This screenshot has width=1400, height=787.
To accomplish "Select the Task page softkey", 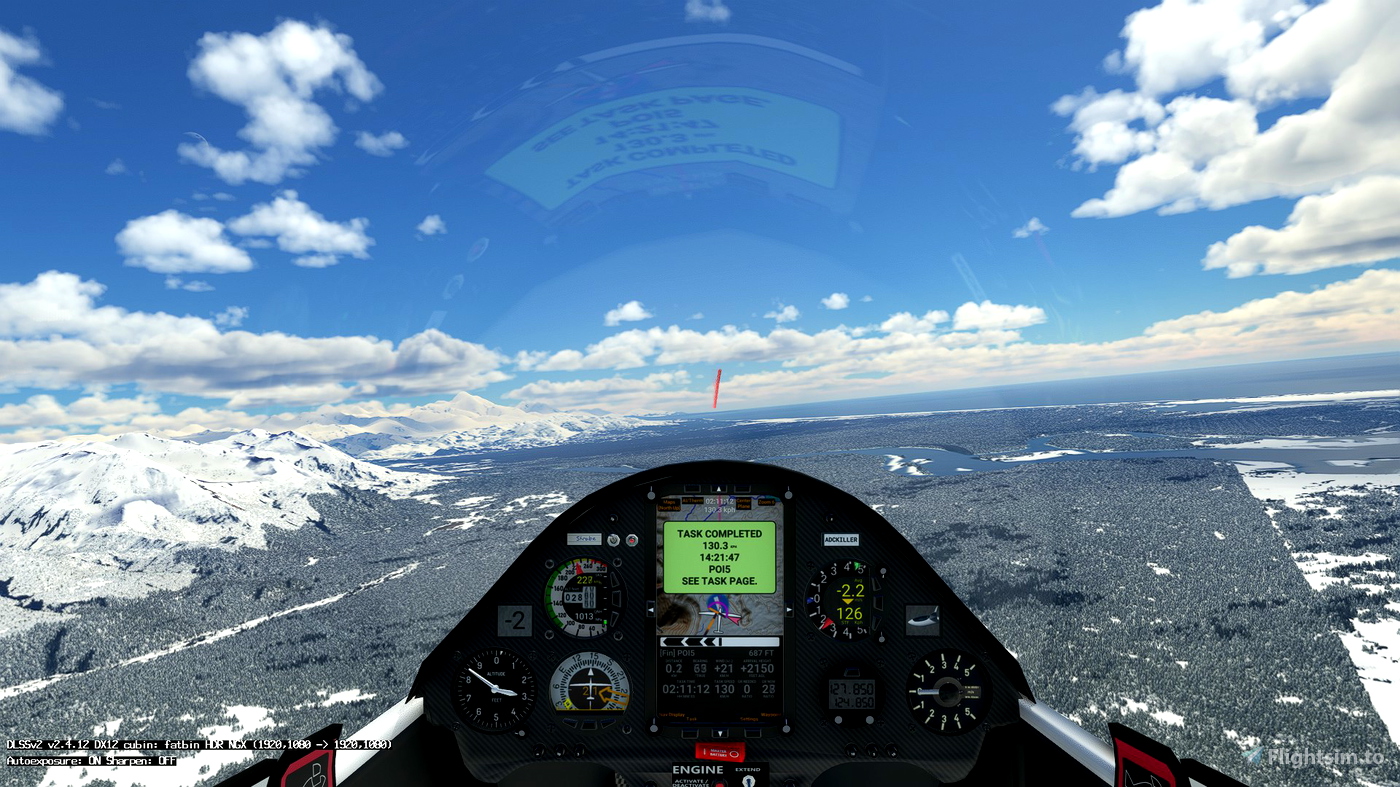I will (690, 717).
